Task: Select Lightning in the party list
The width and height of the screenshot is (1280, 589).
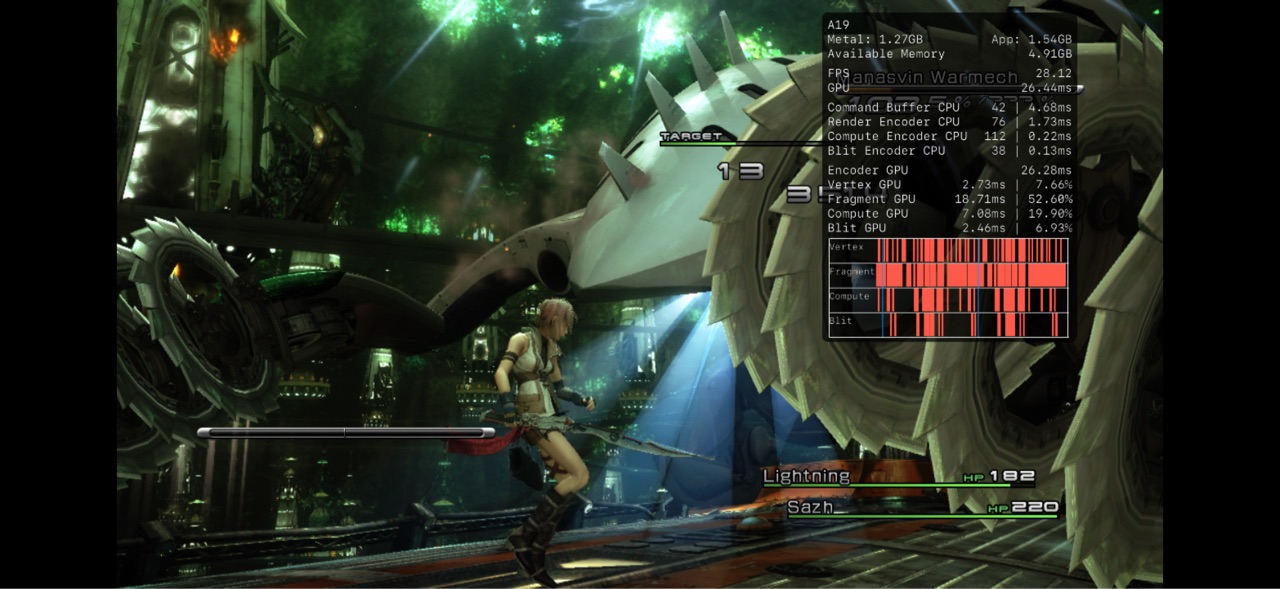Action: click(807, 477)
